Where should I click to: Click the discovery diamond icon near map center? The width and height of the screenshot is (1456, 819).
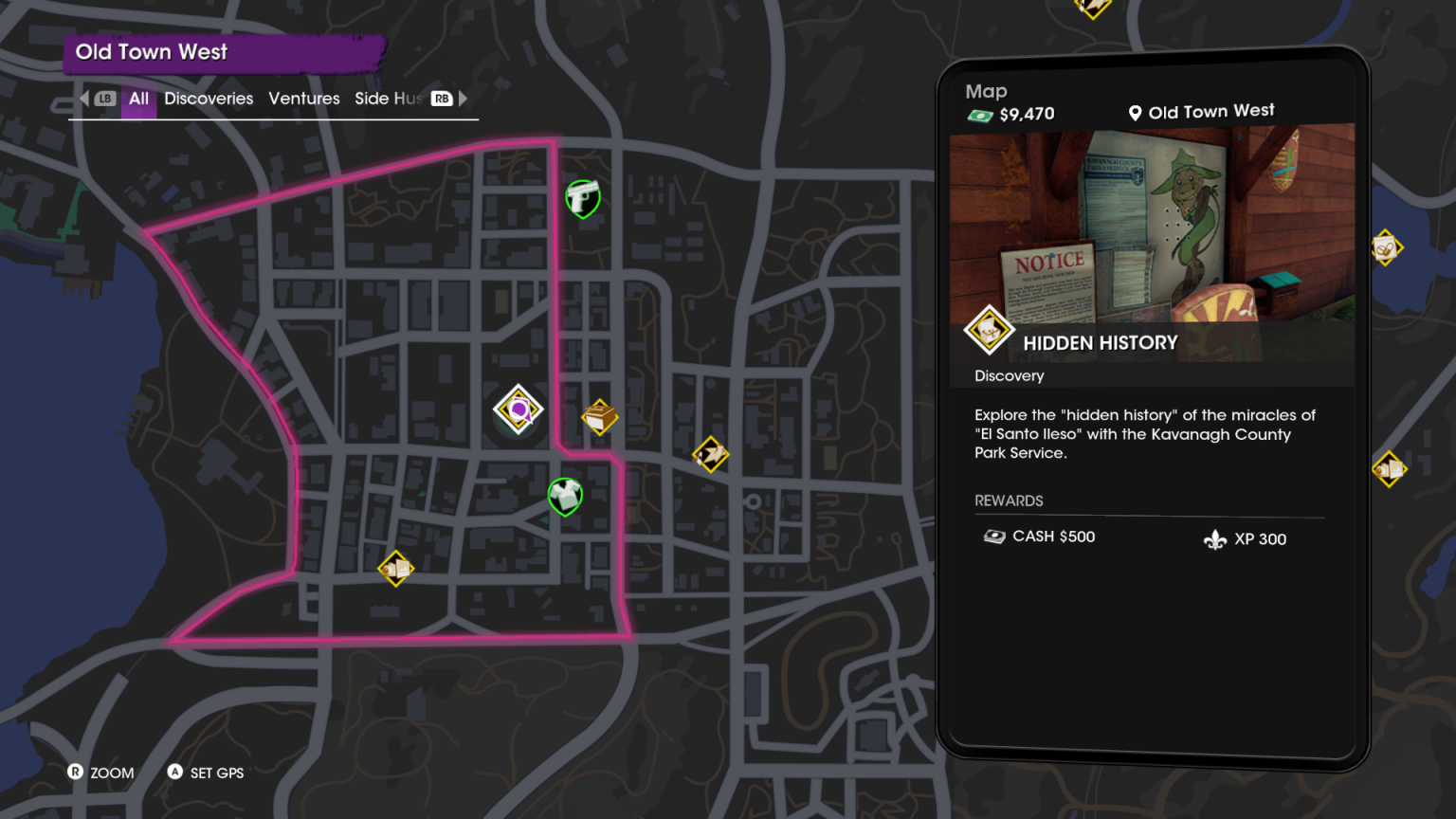click(x=600, y=417)
